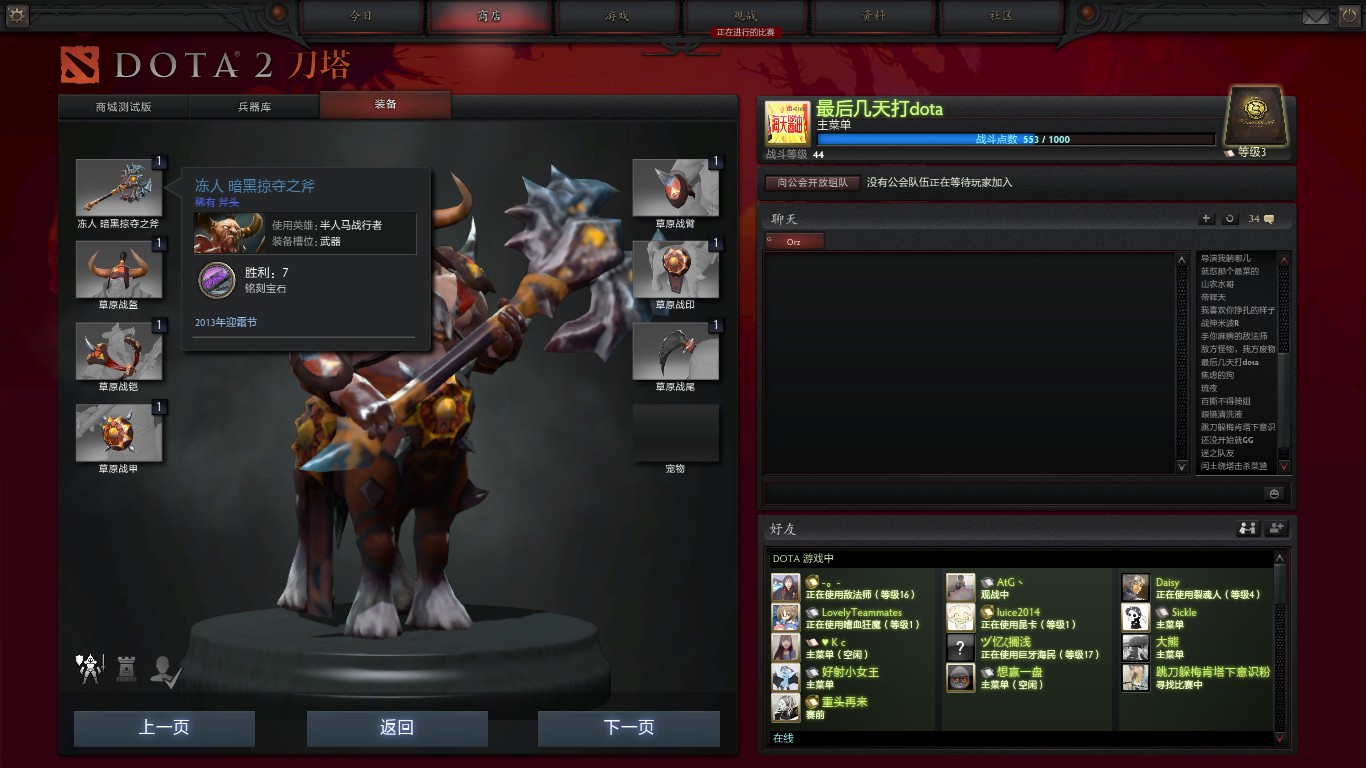This screenshot has height=768, width=1366.
Task: Open the Orz chat channel tab
Action: click(x=794, y=242)
